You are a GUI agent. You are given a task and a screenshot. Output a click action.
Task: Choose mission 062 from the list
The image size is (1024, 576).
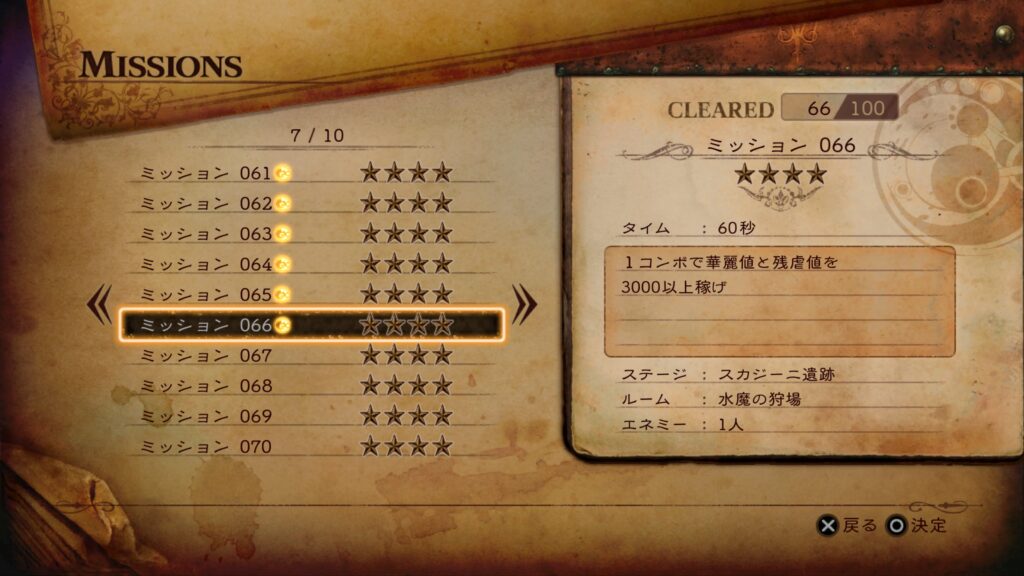tap(310, 203)
